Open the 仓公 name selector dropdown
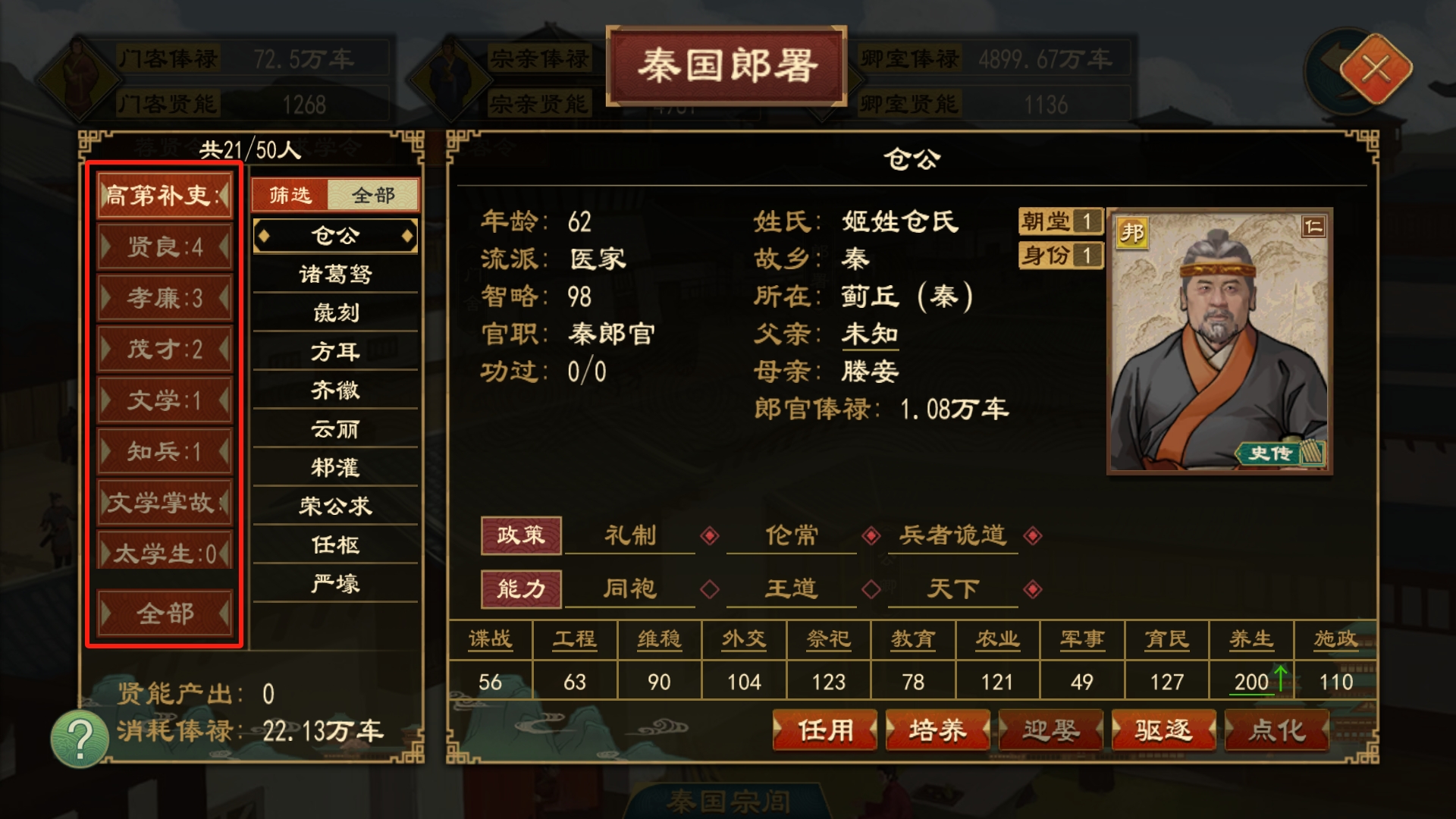This screenshot has height=819, width=1456. [x=334, y=235]
